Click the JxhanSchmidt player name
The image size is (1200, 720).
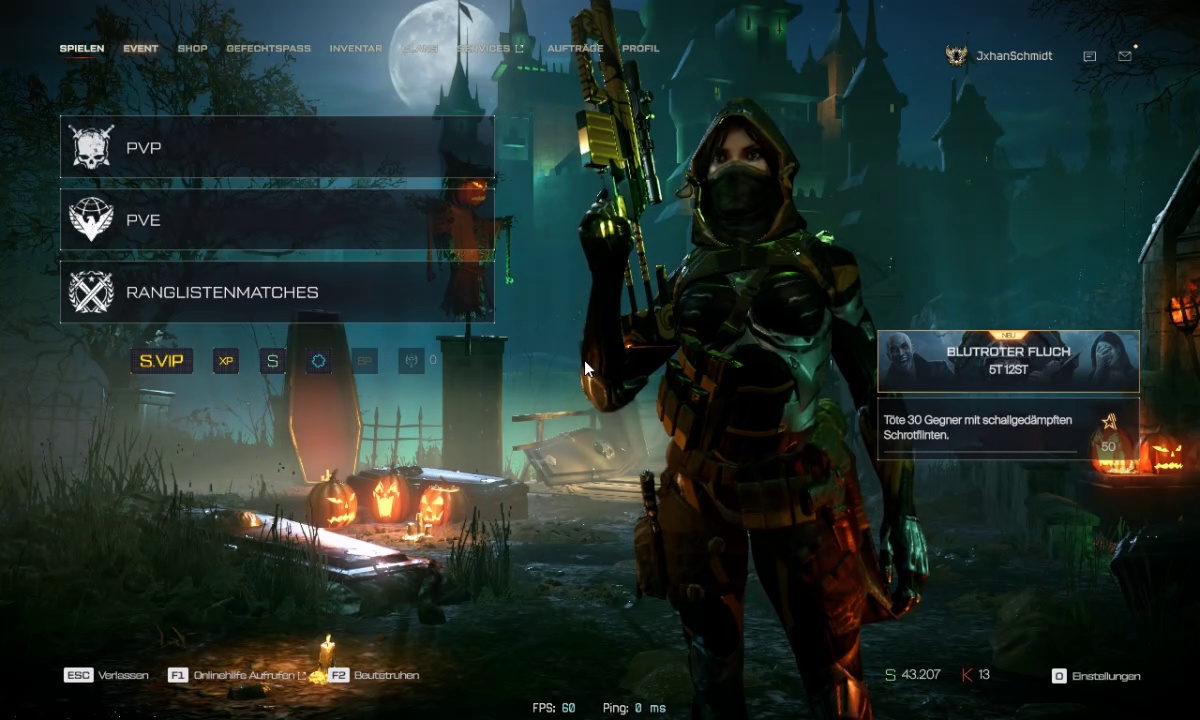click(x=1014, y=57)
